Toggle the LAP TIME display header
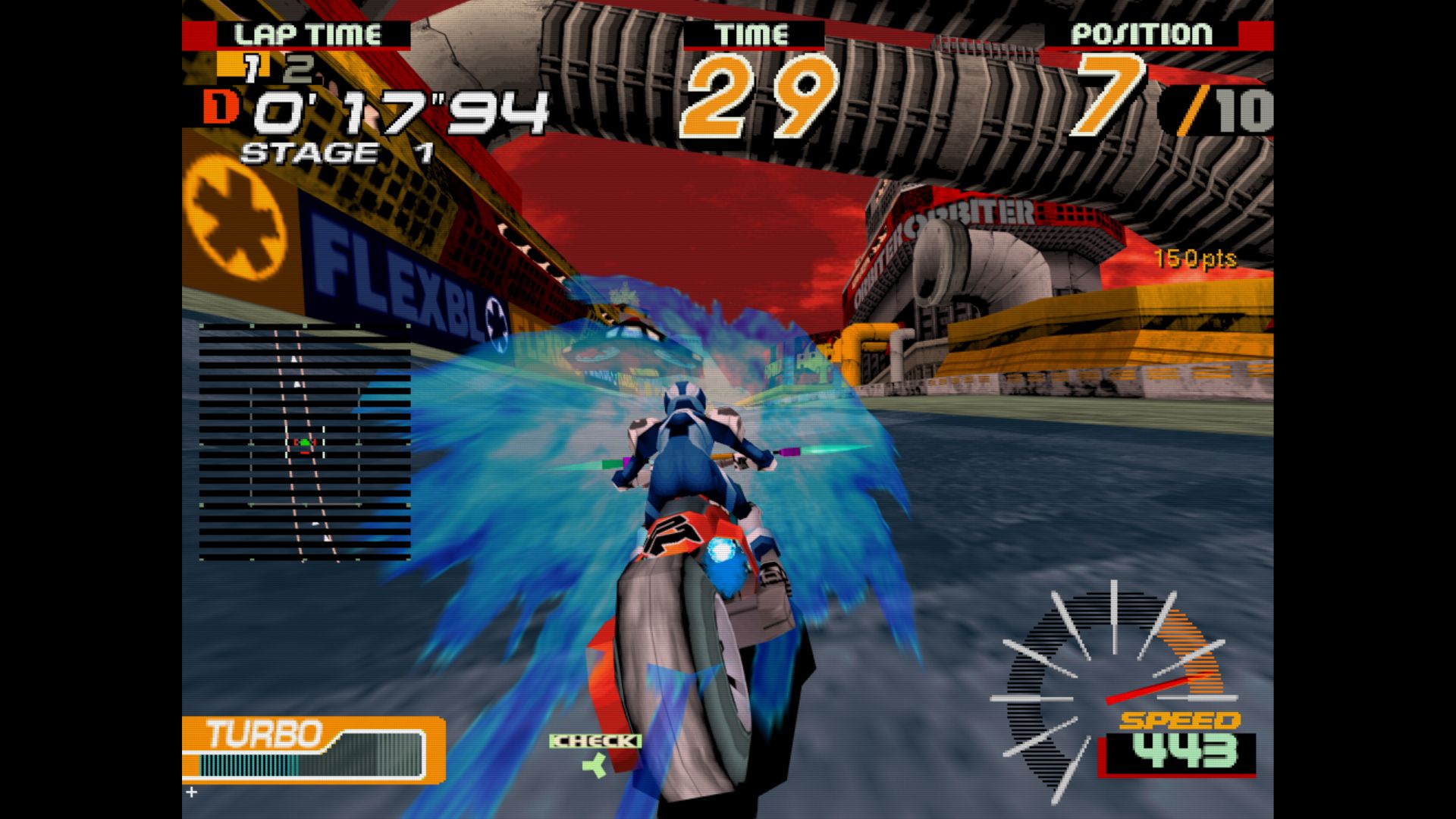The height and width of the screenshot is (819, 1456). point(309,33)
